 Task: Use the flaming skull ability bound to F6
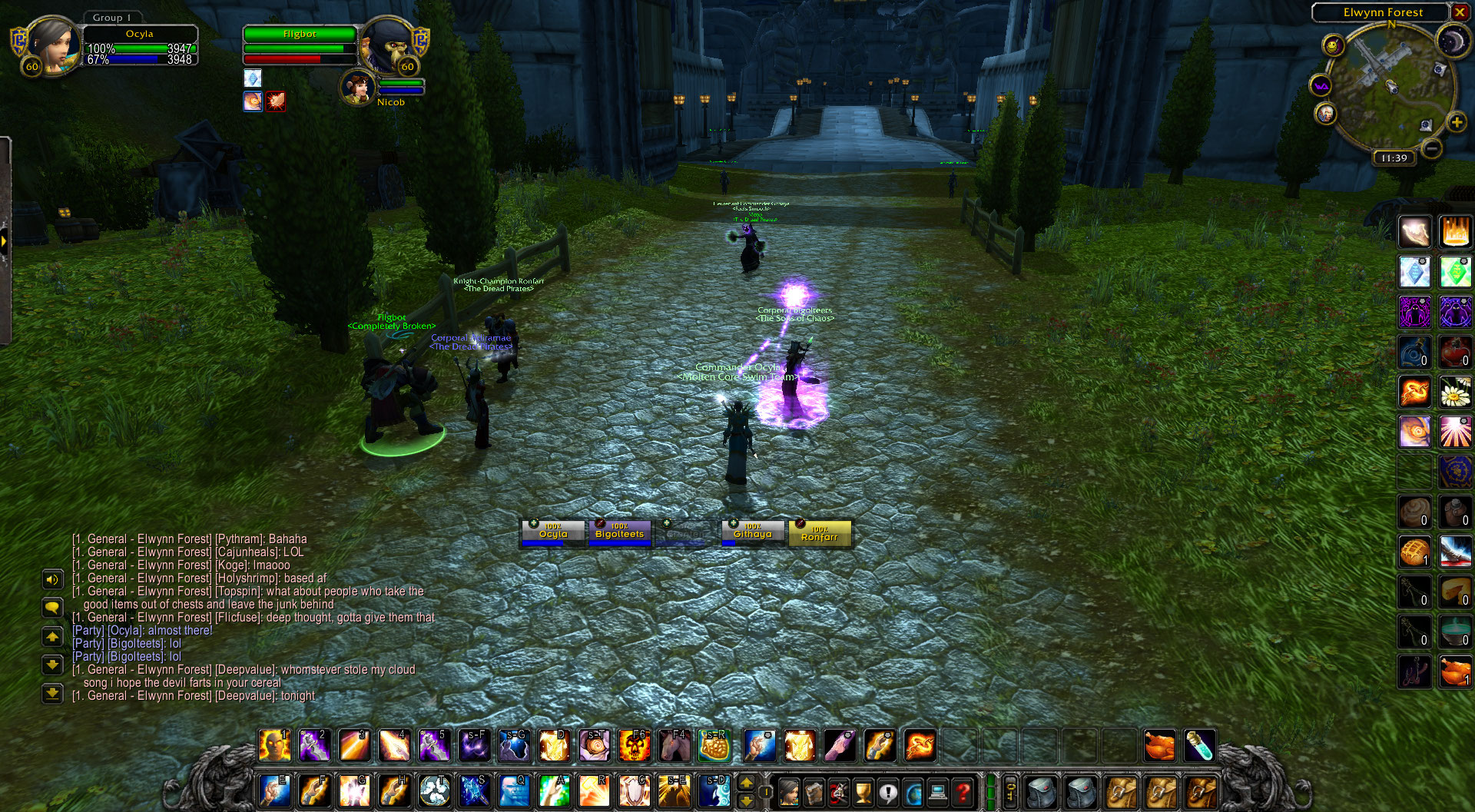(x=635, y=745)
